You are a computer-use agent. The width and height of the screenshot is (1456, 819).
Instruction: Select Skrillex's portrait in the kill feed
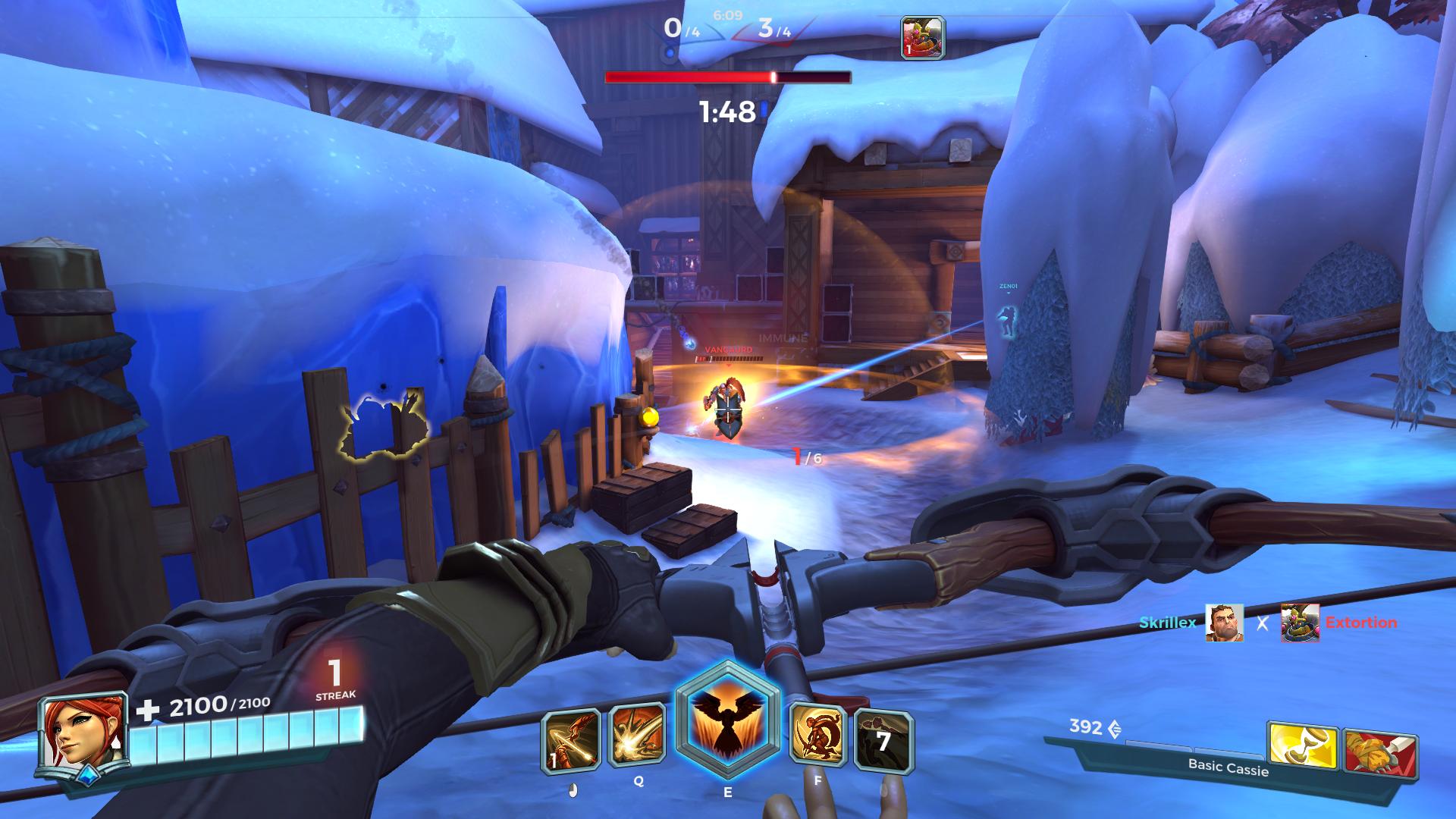coord(1224,623)
